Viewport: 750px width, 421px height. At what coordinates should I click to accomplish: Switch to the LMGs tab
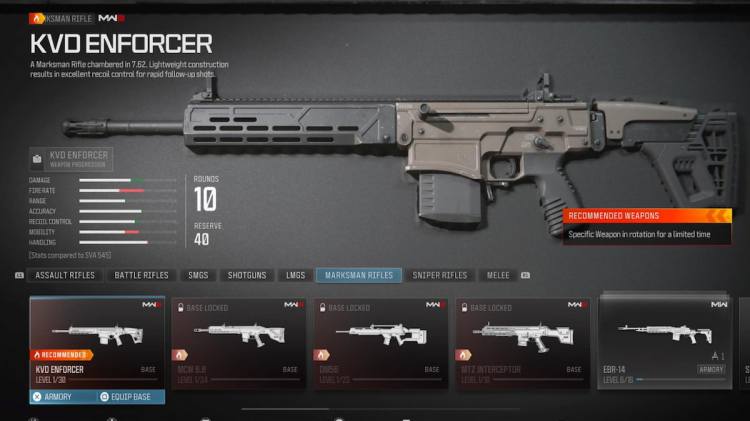pyautogui.click(x=295, y=275)
